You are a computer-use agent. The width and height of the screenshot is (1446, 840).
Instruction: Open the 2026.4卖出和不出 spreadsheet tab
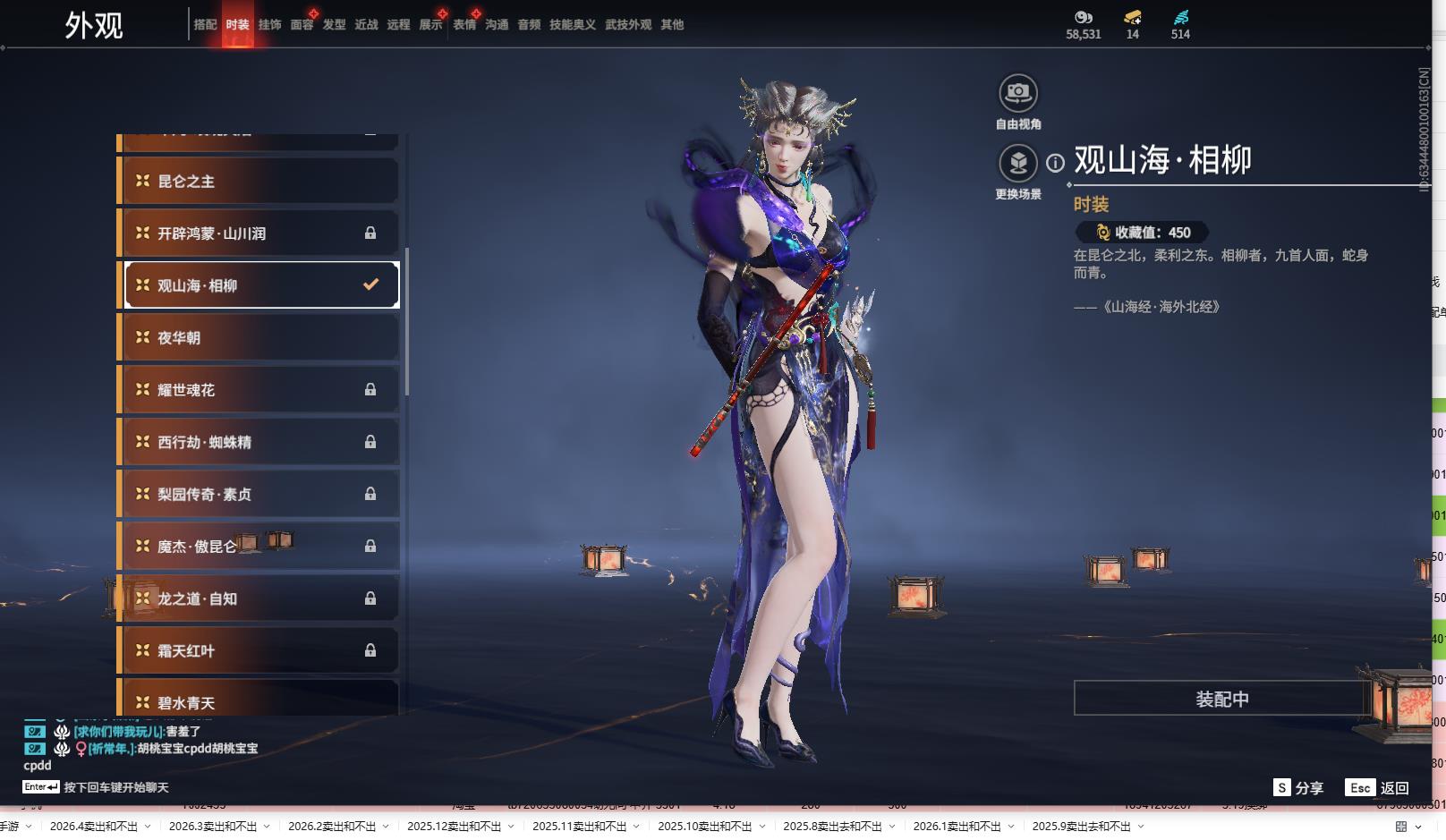[94, 826]
